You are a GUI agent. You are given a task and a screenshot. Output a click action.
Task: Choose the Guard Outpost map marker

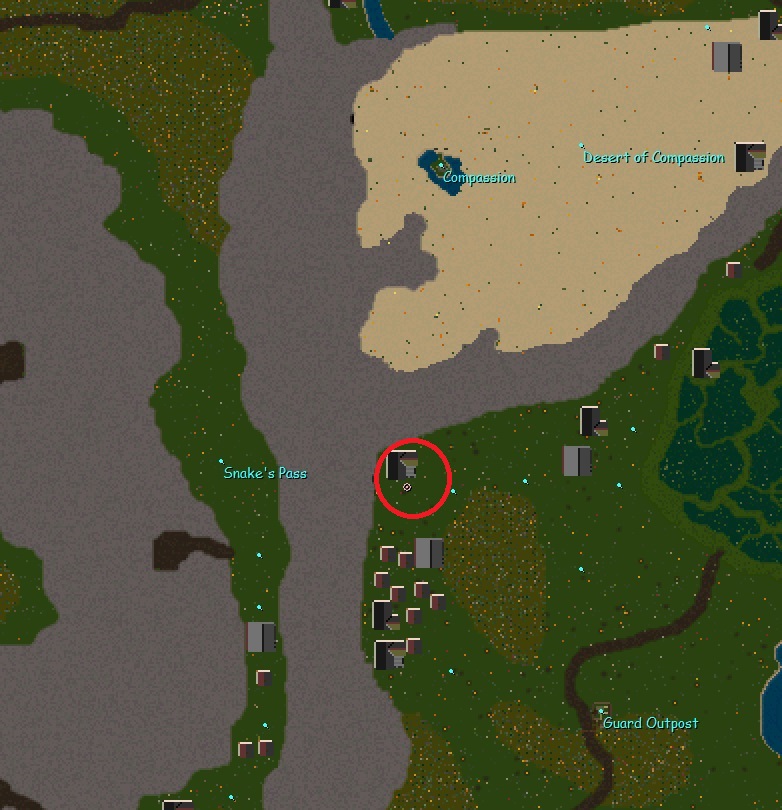click(x=601, y=711)
